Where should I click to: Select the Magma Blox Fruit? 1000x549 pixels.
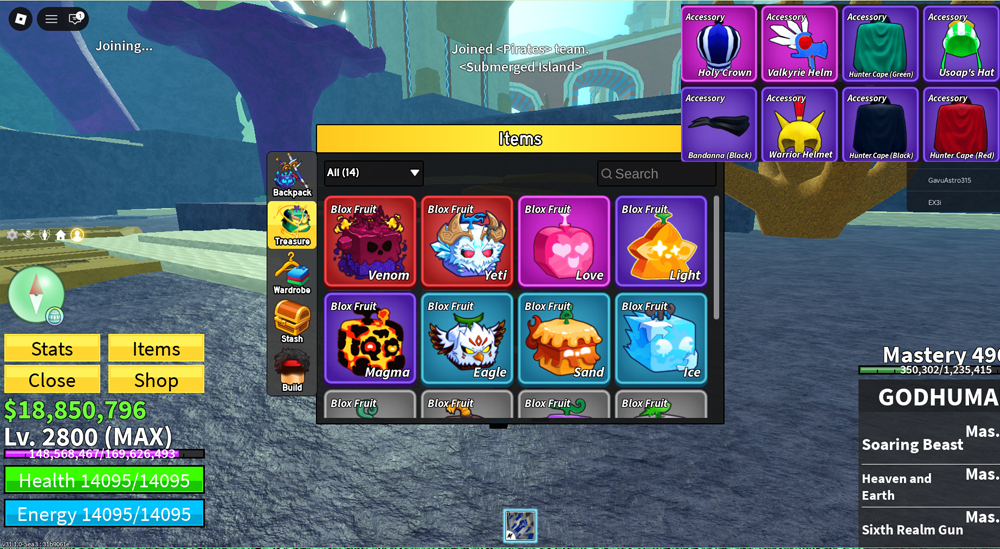370,338
